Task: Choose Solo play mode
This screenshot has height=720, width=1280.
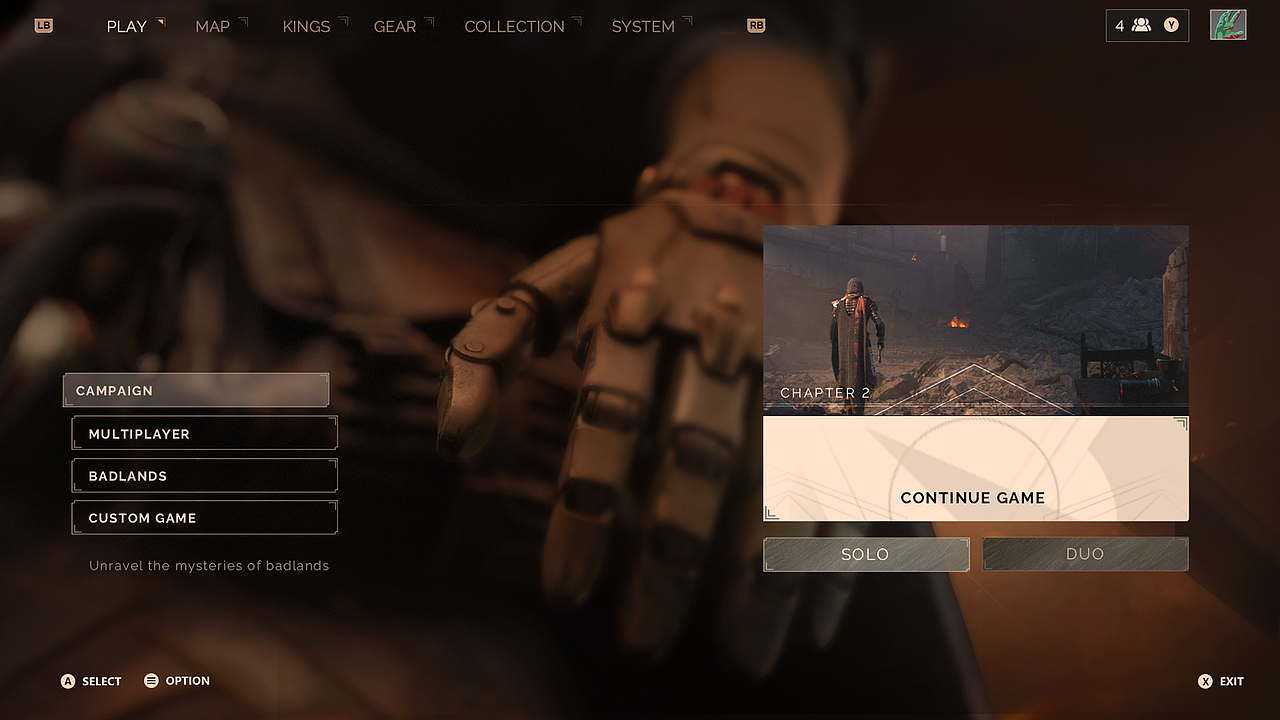Action: pos(866,554)
